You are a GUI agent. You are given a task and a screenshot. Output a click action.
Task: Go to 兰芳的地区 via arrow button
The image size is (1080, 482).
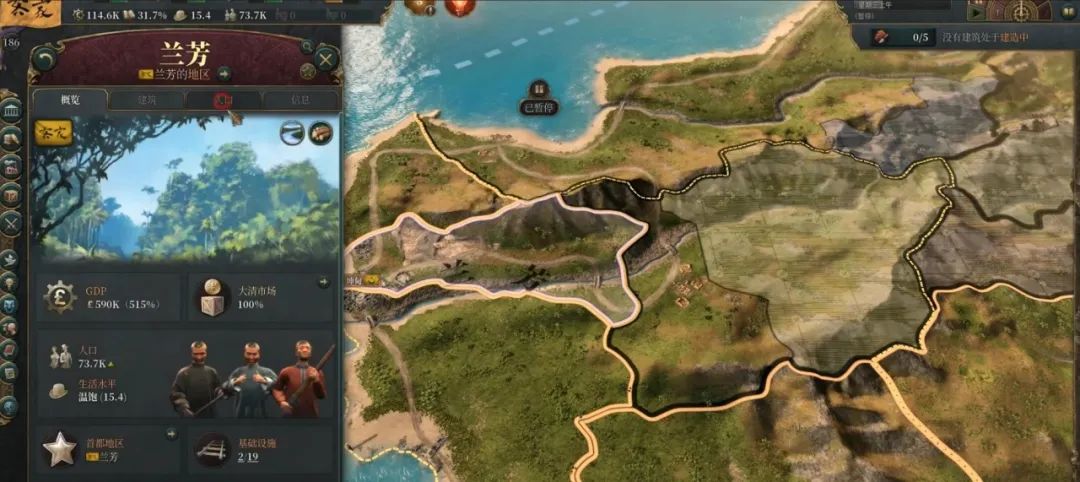click(224, 74)
